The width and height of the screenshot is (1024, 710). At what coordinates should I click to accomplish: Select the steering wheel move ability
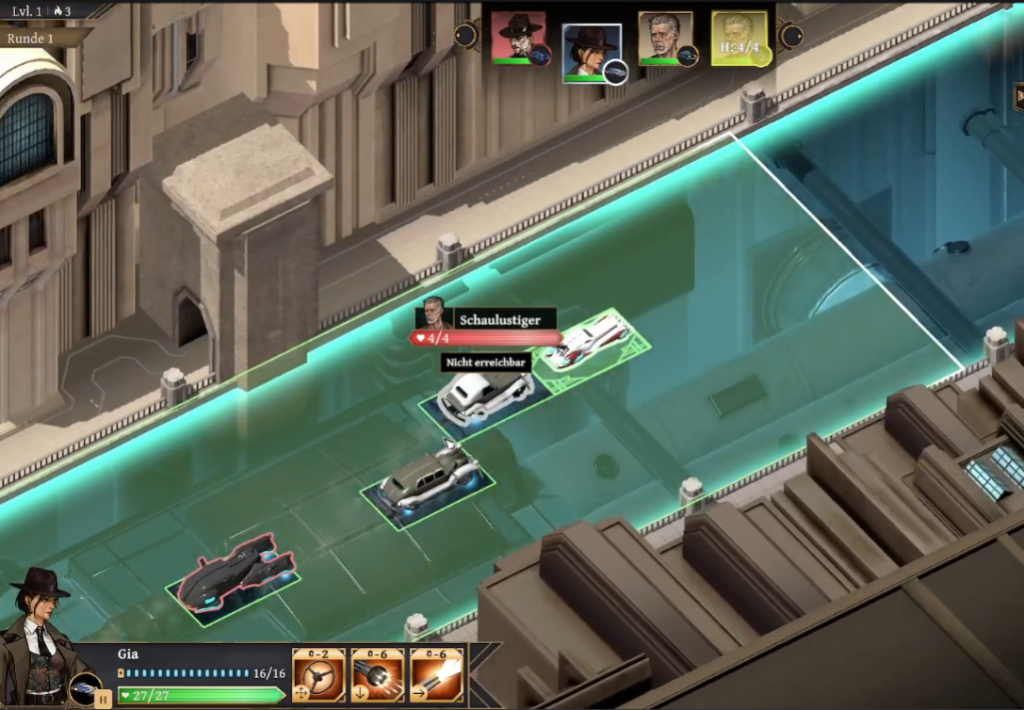pos(318,676)
